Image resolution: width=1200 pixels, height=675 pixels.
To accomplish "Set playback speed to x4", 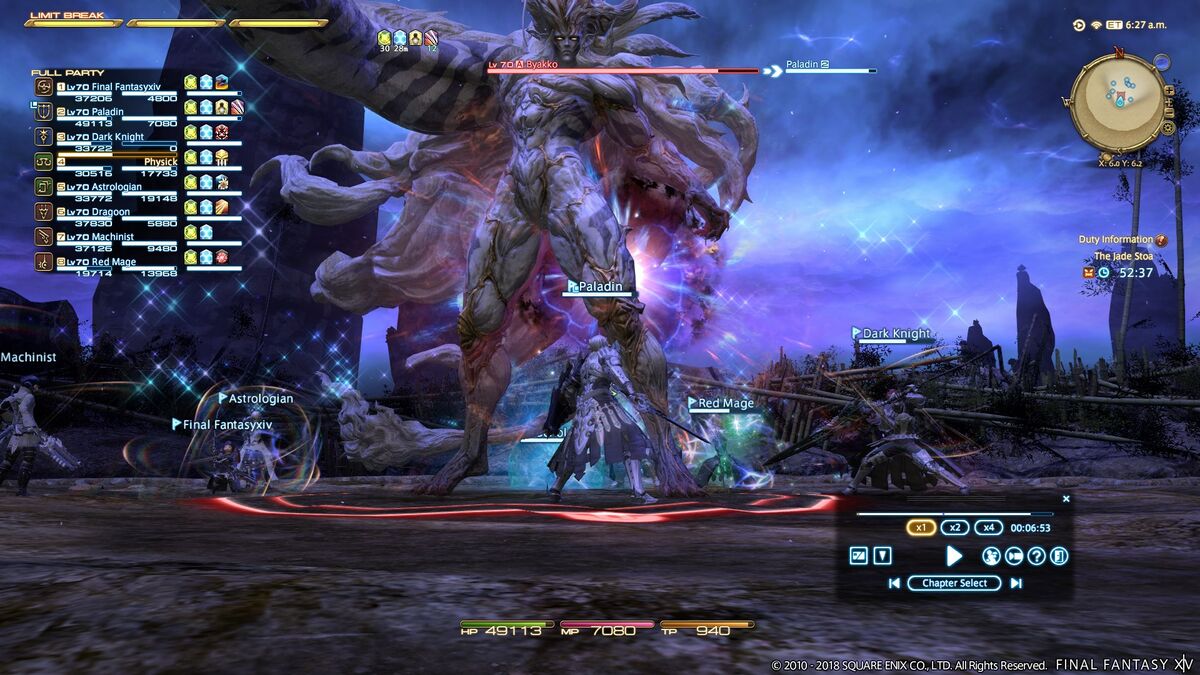I will 988,528.
